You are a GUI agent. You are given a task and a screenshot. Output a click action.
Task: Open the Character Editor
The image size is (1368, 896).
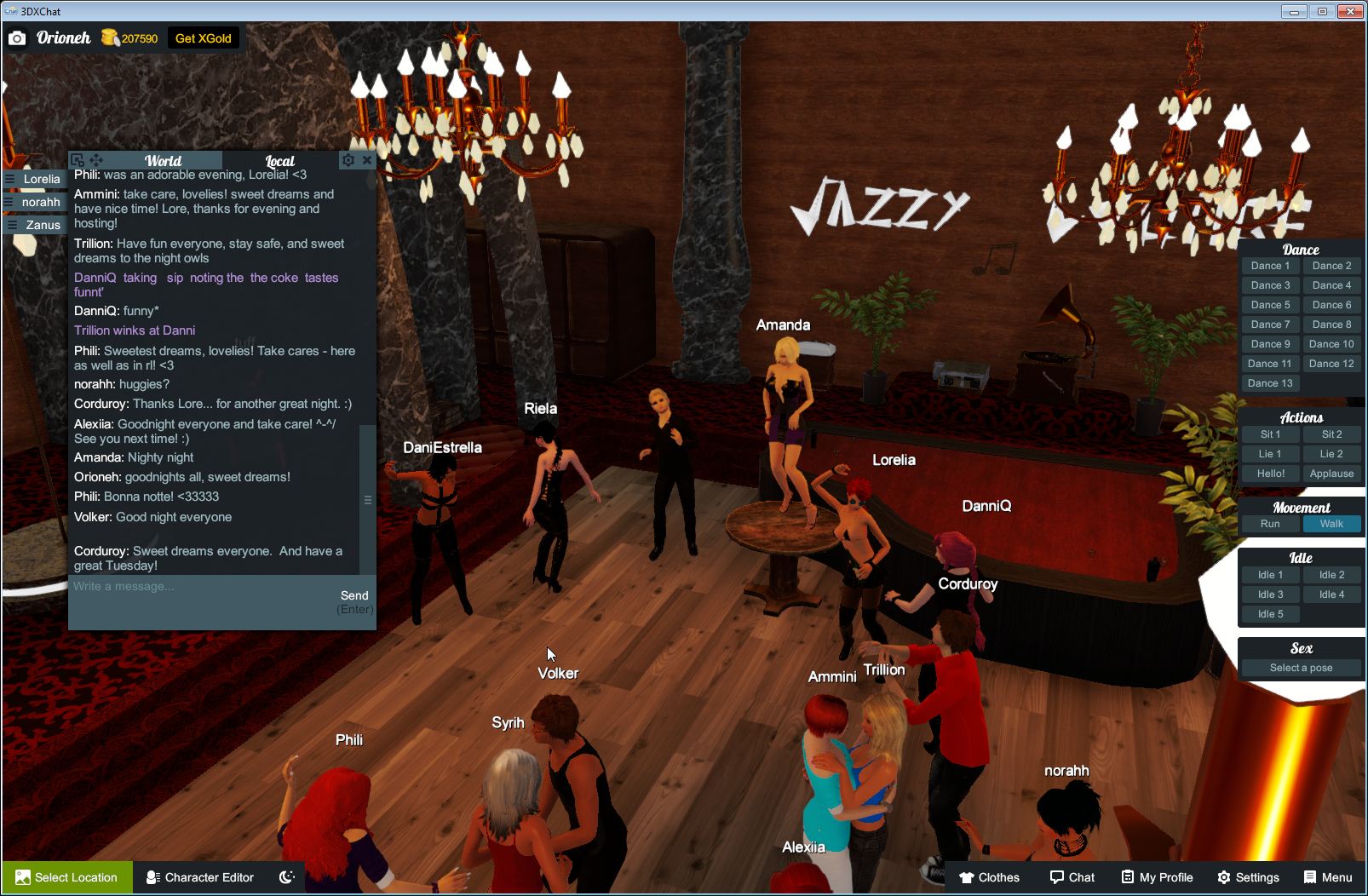tap(199, 877)
